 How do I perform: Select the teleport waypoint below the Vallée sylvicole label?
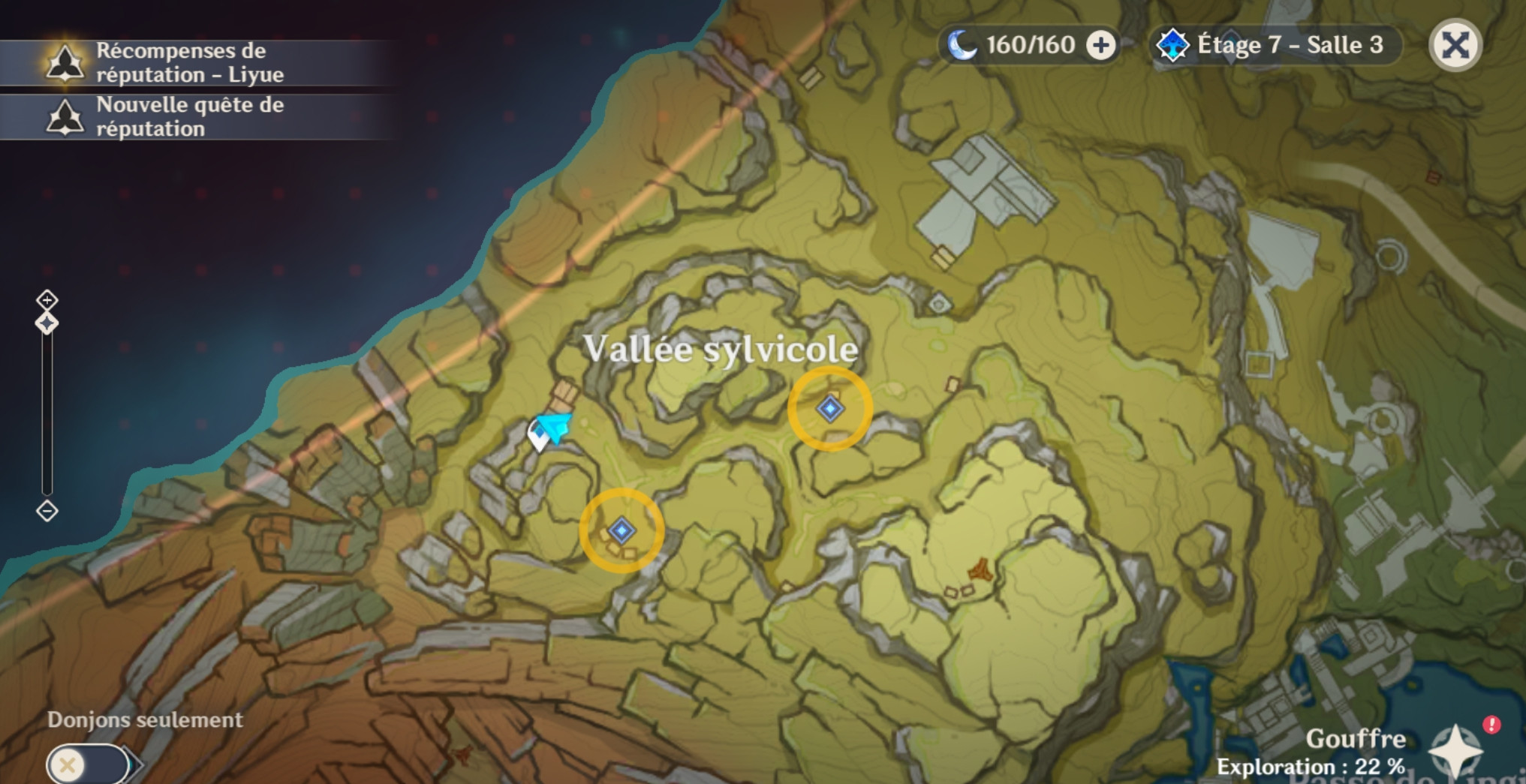click(x=830, y=409)
